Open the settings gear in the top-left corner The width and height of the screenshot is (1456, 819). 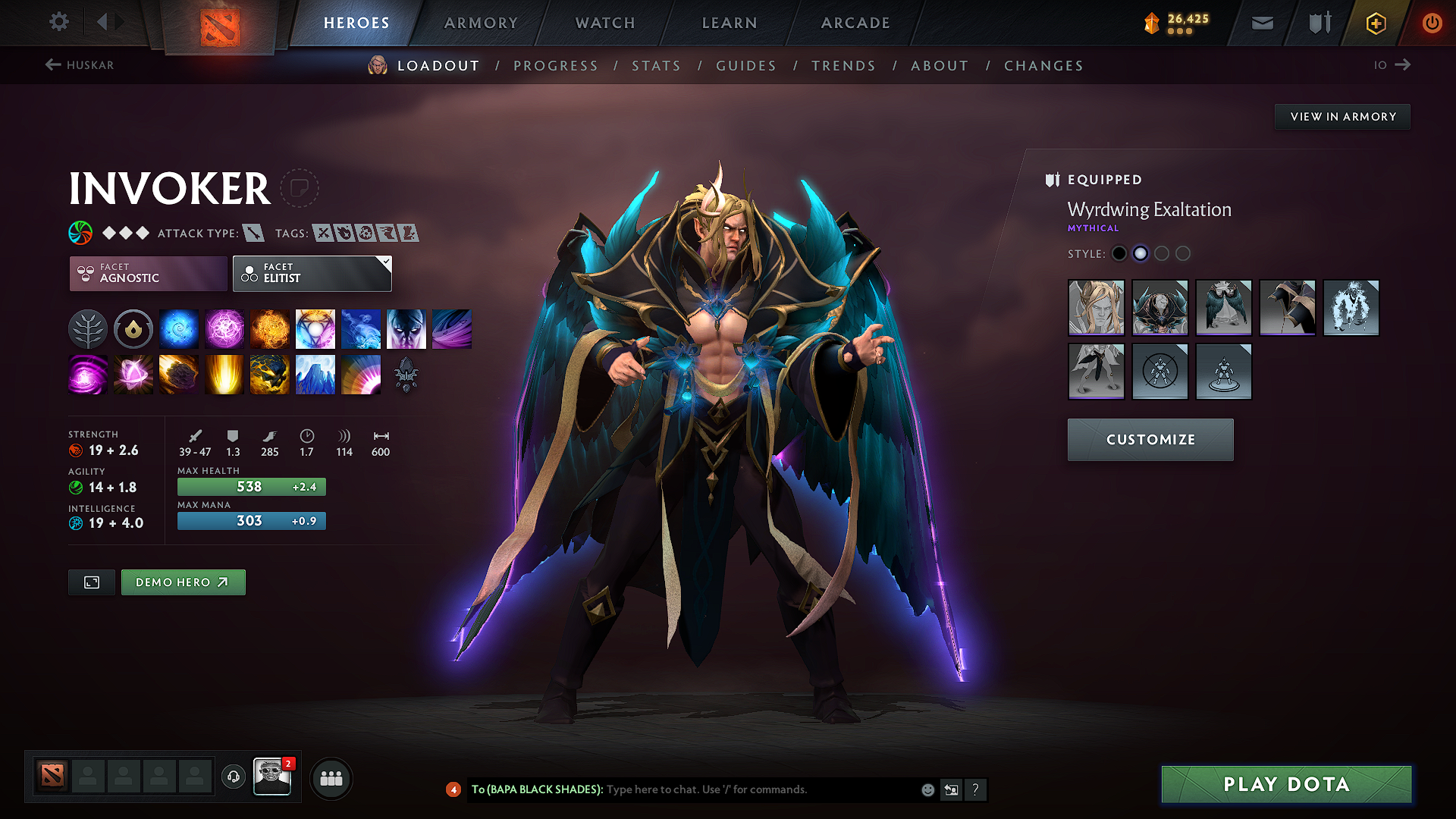point(58,22)
